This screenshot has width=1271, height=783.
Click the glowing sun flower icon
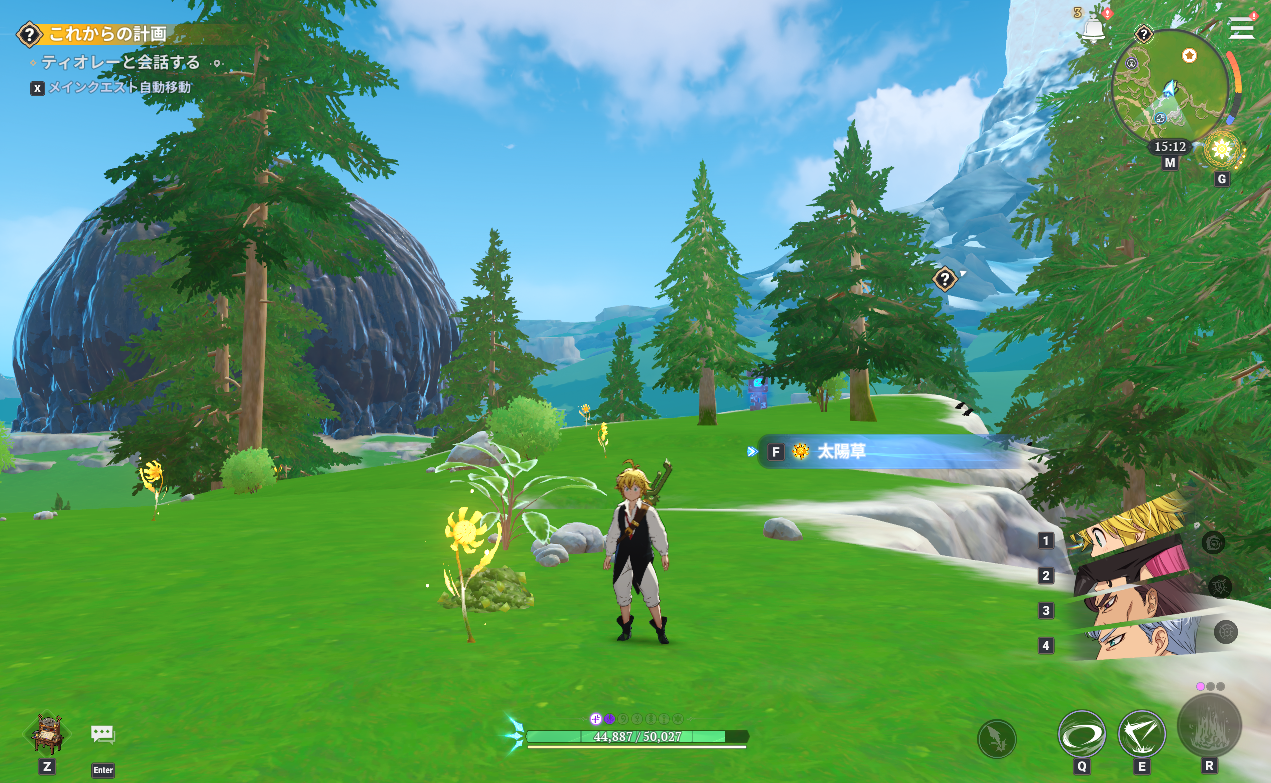click(1221, 150)
